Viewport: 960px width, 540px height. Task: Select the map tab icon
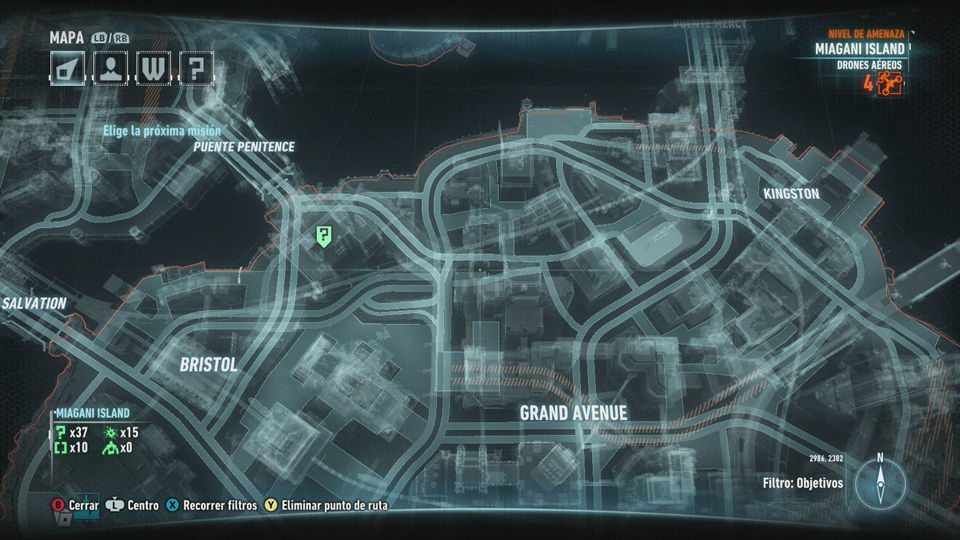tap(67, 68)
